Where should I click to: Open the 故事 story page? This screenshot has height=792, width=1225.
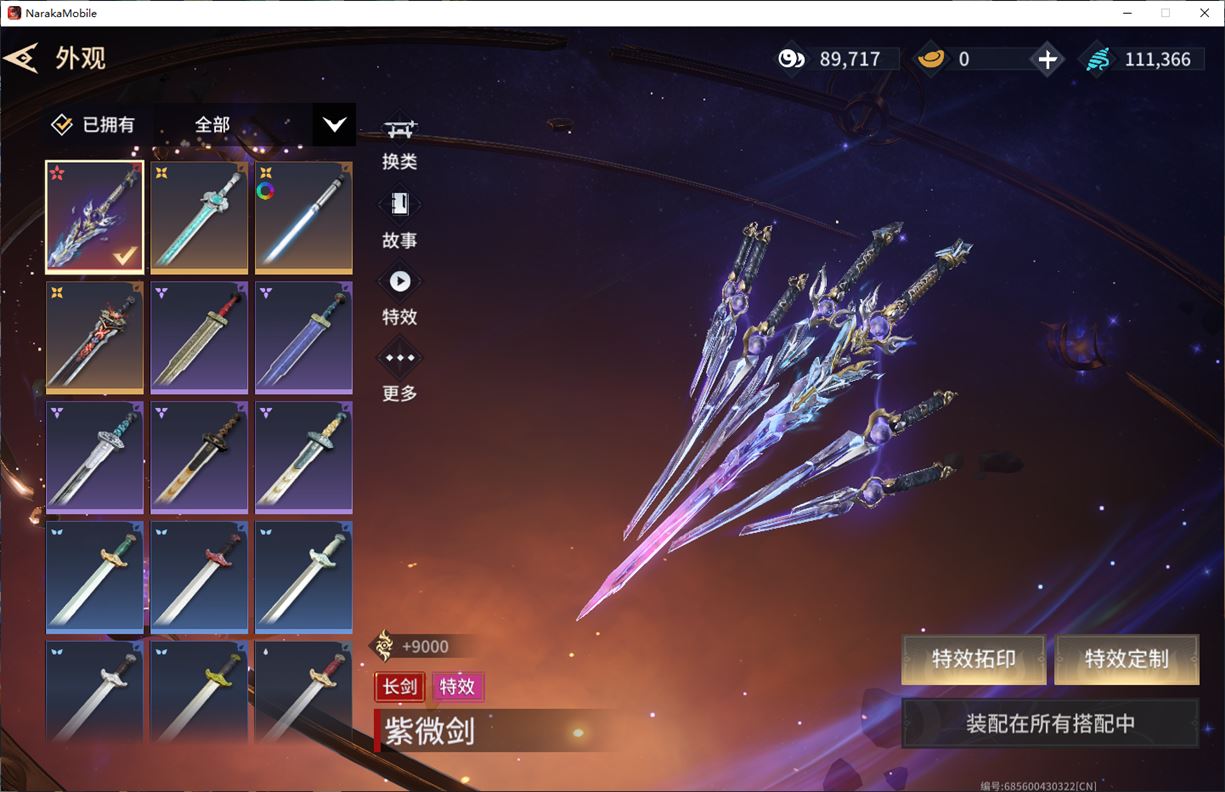click(x=400, y=219)
